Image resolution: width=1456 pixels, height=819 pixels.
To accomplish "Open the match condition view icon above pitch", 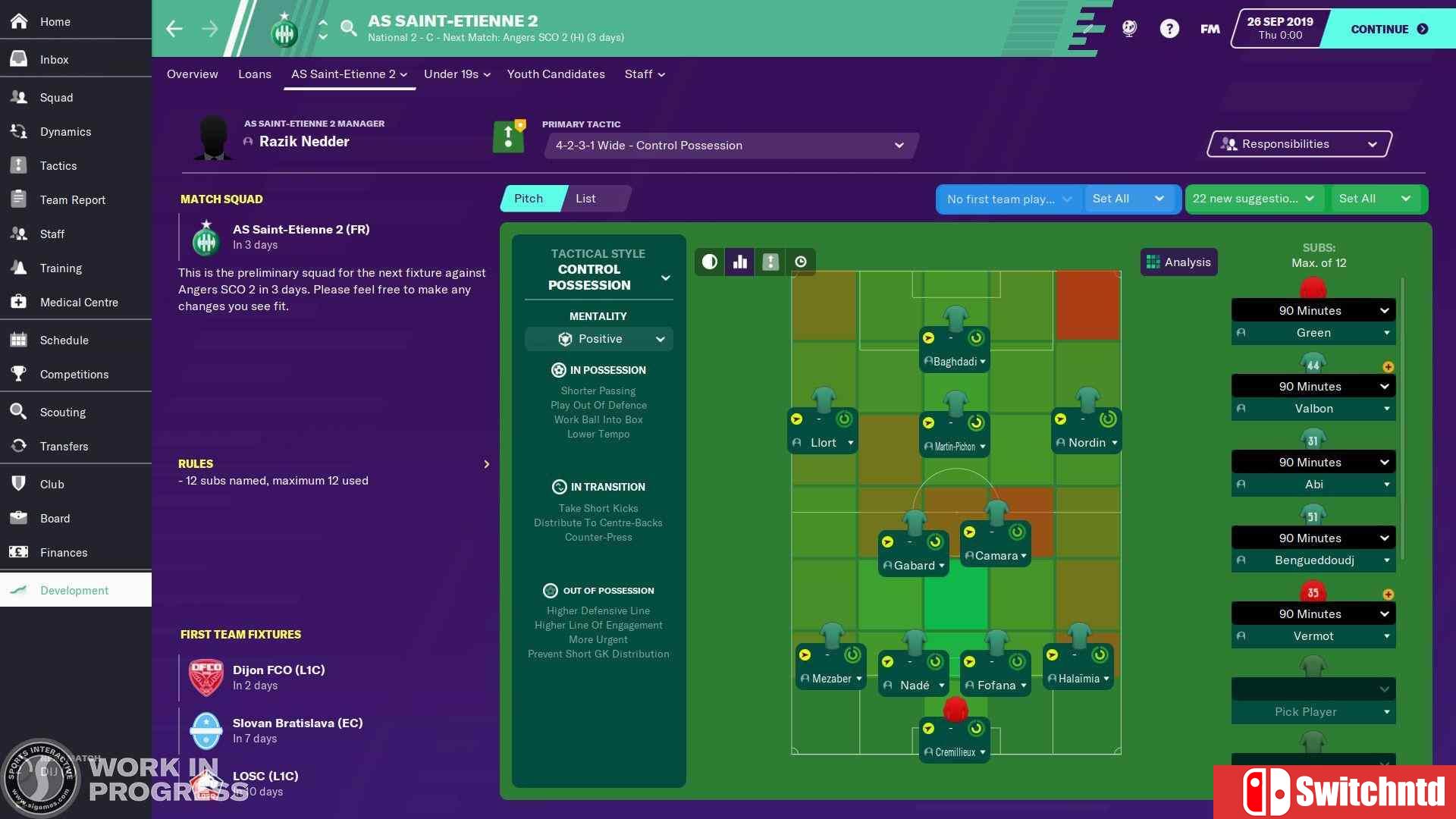I will 709,262.
